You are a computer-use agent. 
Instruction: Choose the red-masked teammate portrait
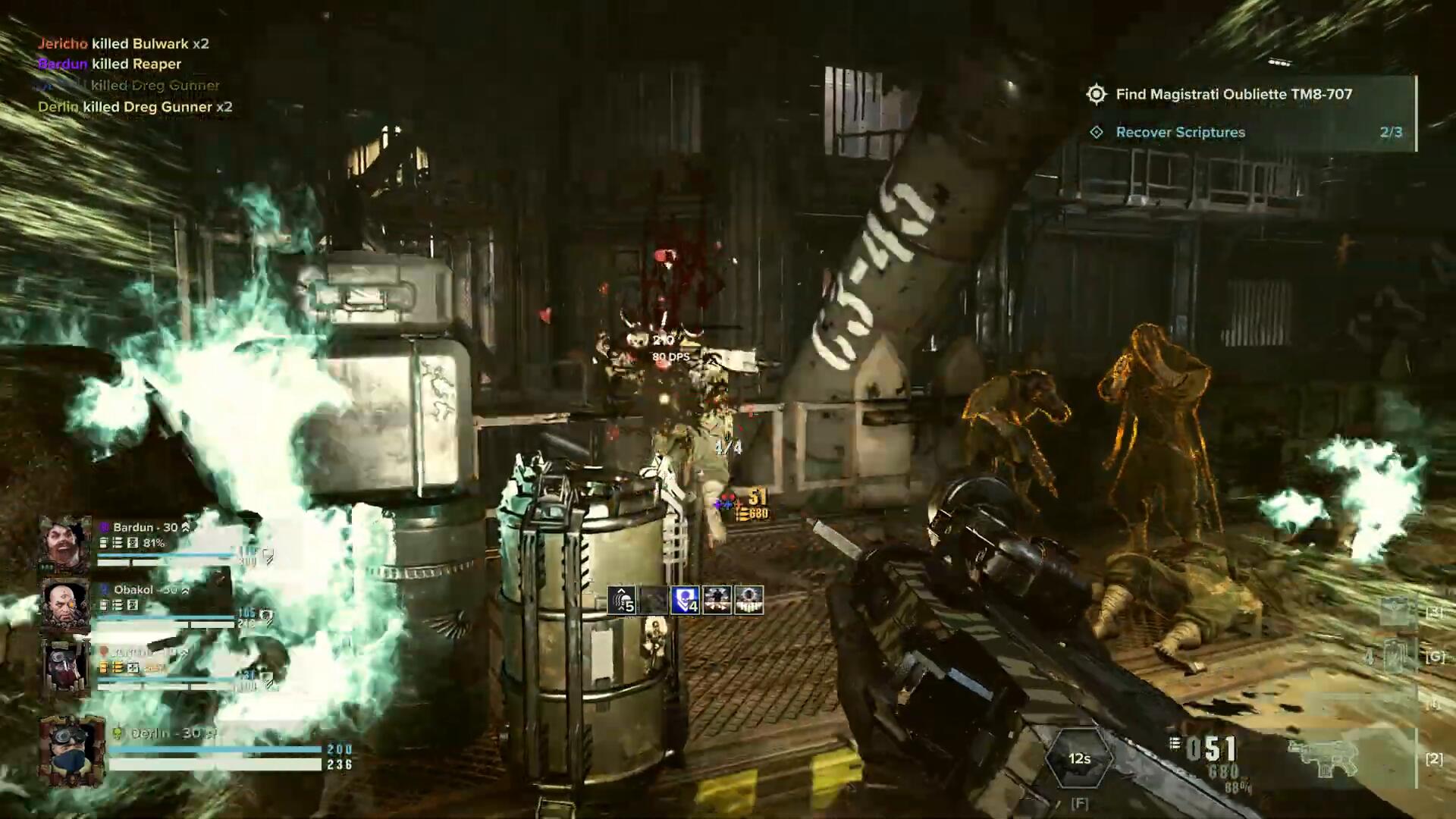click(x=65, y=667)
